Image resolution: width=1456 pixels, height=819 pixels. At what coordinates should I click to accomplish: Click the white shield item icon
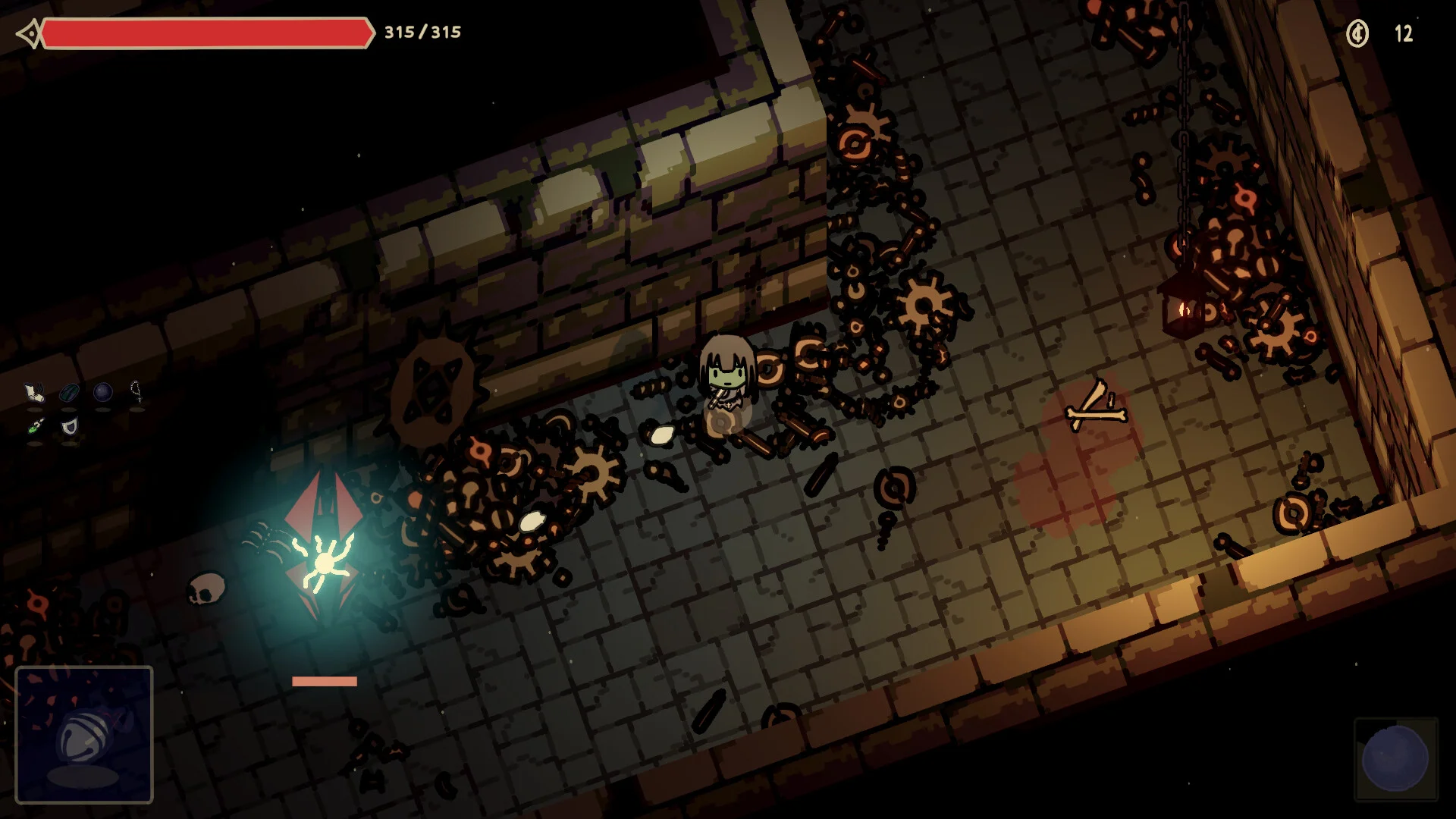point(69,427)
